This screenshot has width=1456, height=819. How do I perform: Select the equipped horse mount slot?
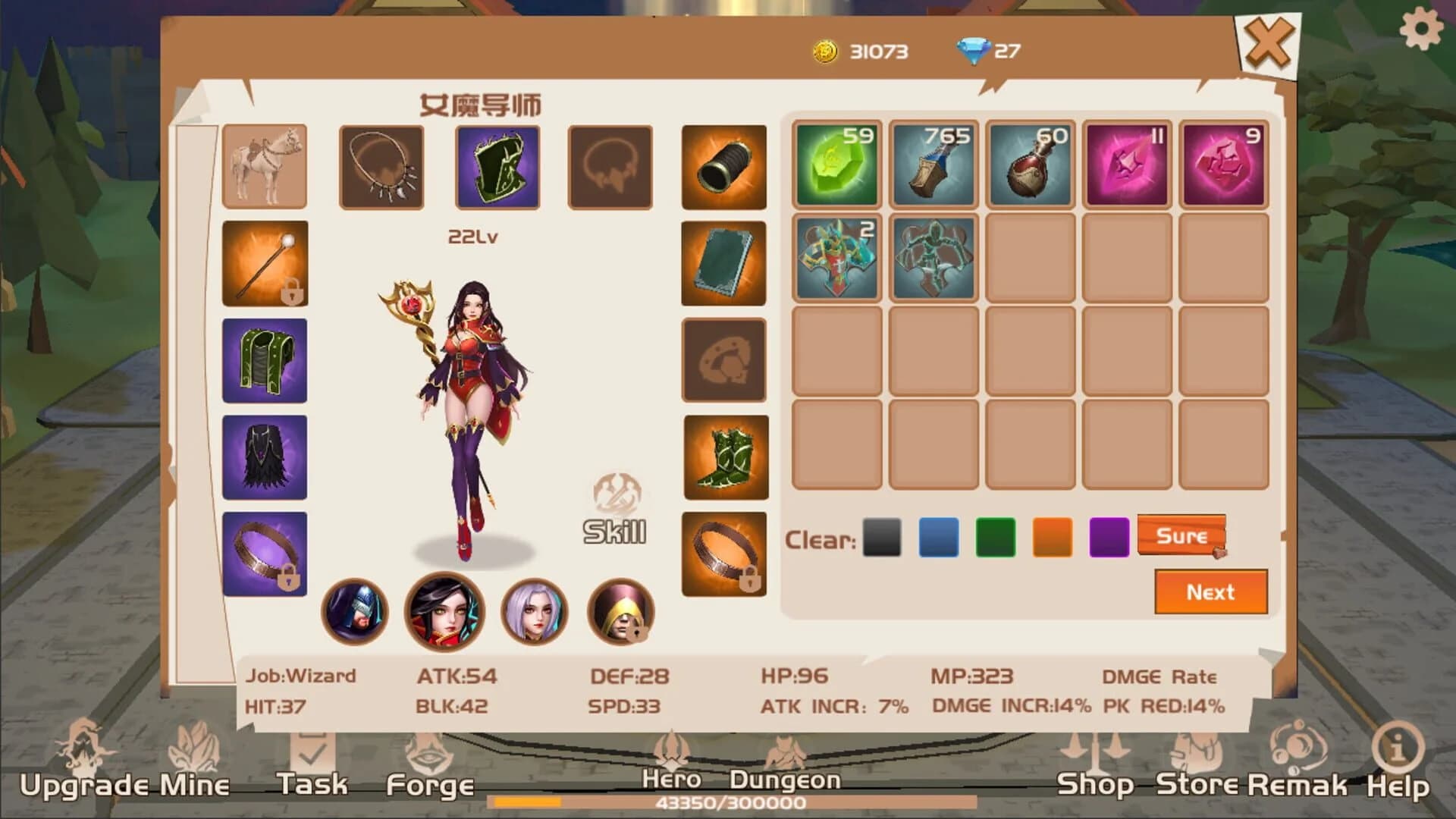pyautogui.click(x=265, y=165)
